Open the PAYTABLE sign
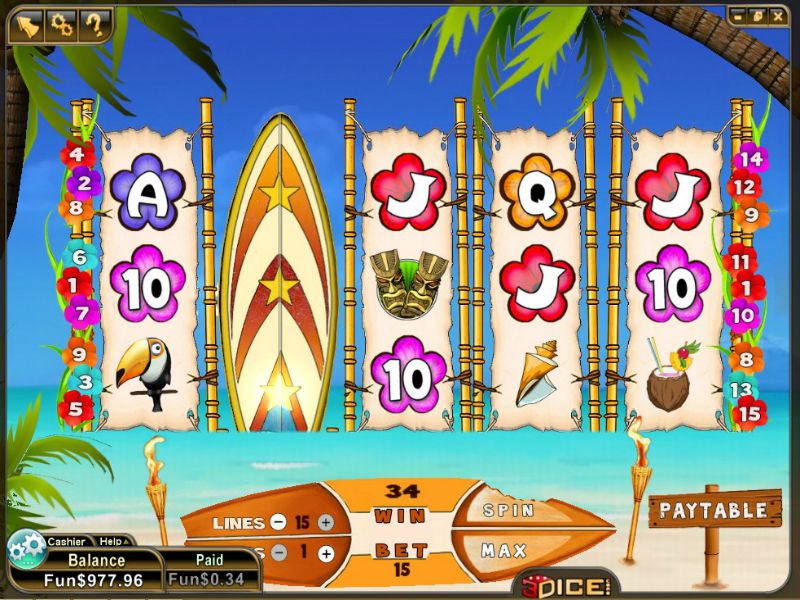 [713, 510]
